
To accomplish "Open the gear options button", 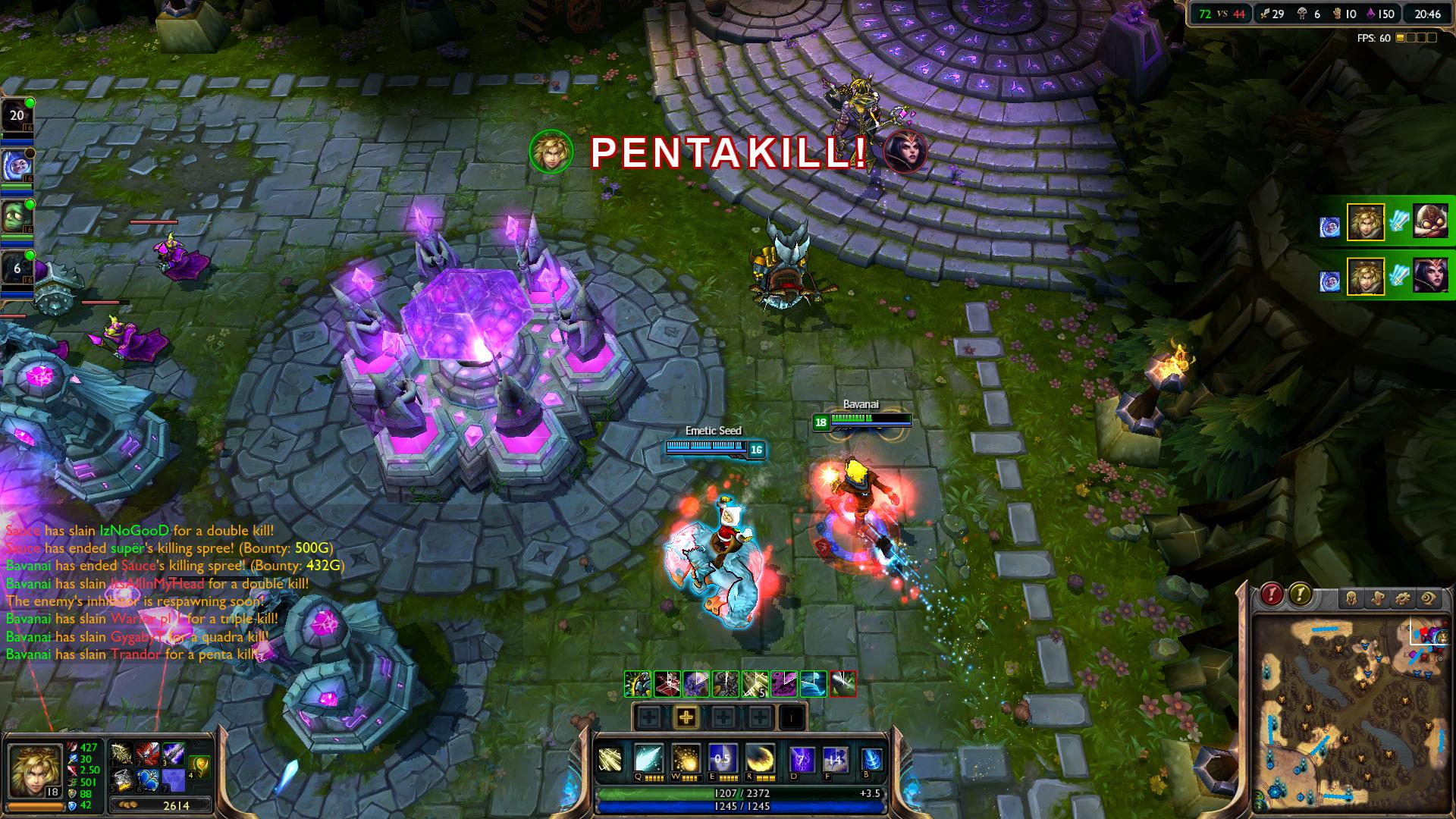I will coord(1403,599).
